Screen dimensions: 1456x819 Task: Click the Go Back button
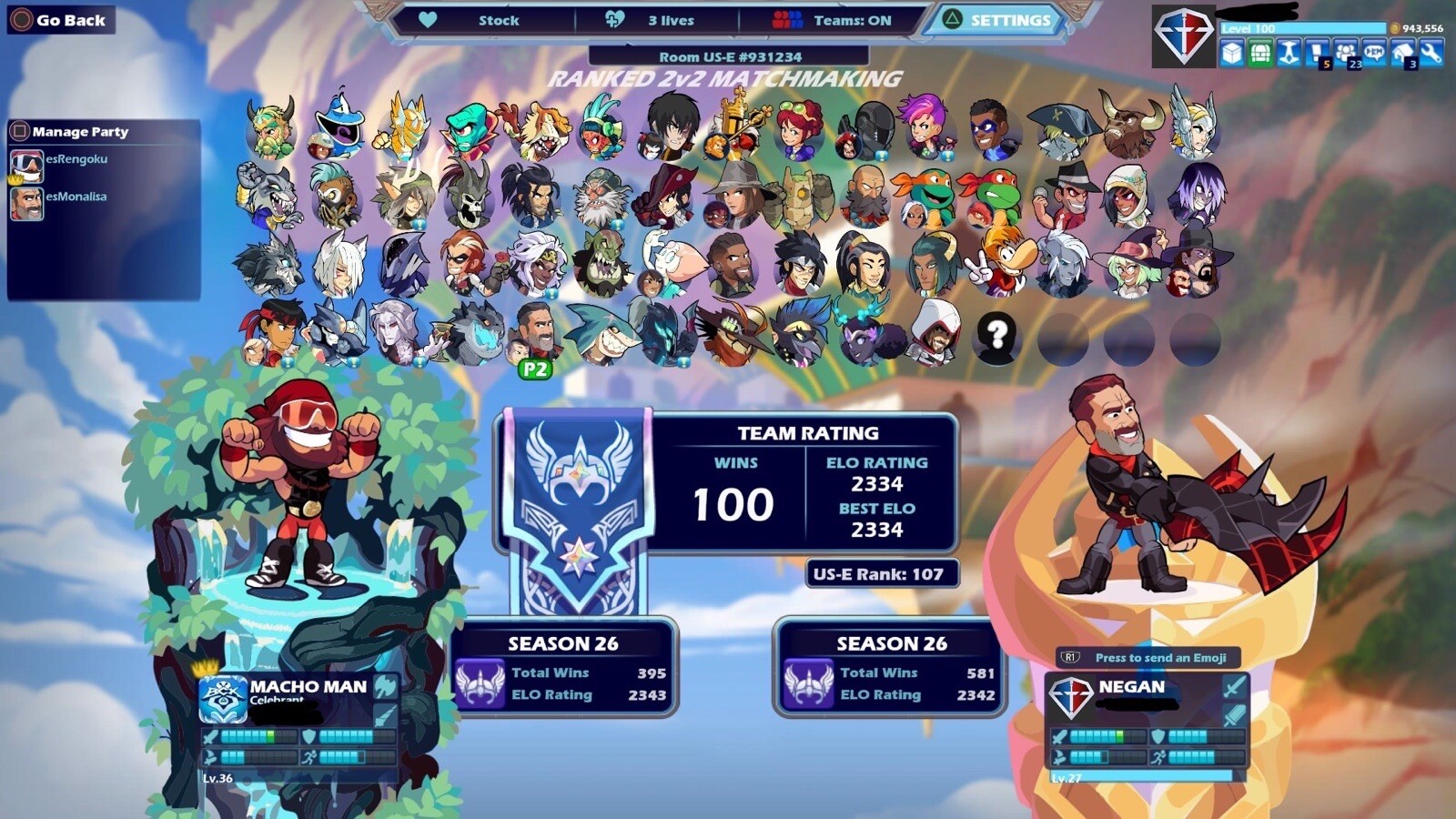pyautogui.click(x=60, y=20)
